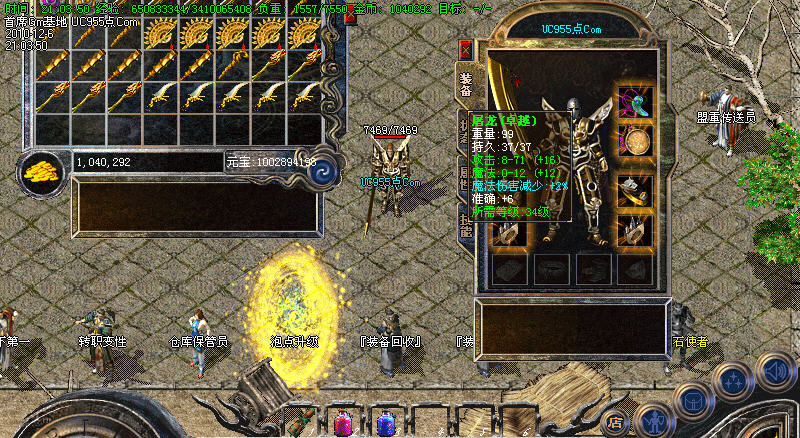Click the blue swirl button in the bag
The image size is (800, 438).
(x=323, y=172)
